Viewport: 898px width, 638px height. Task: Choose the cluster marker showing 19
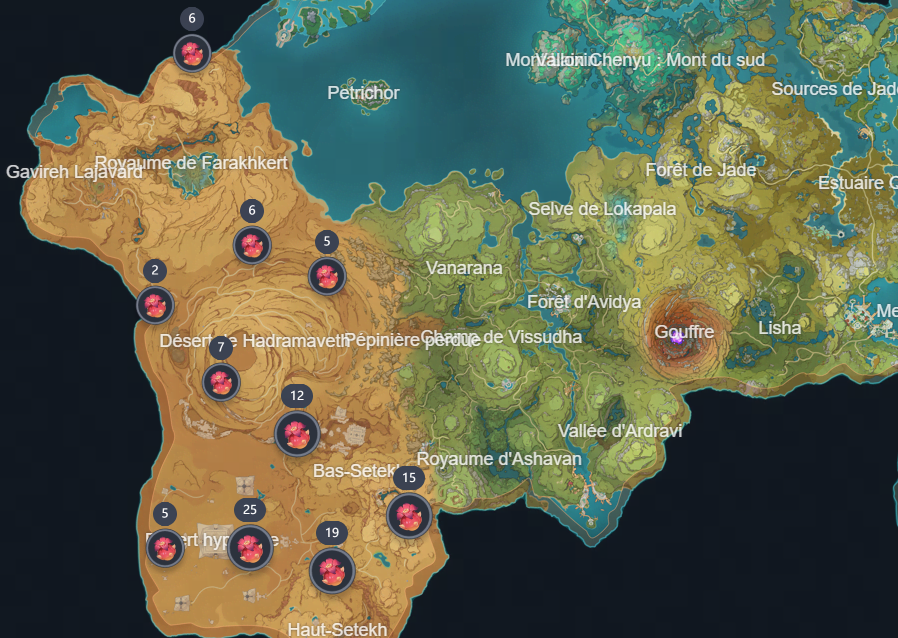(x=332, y=570)
